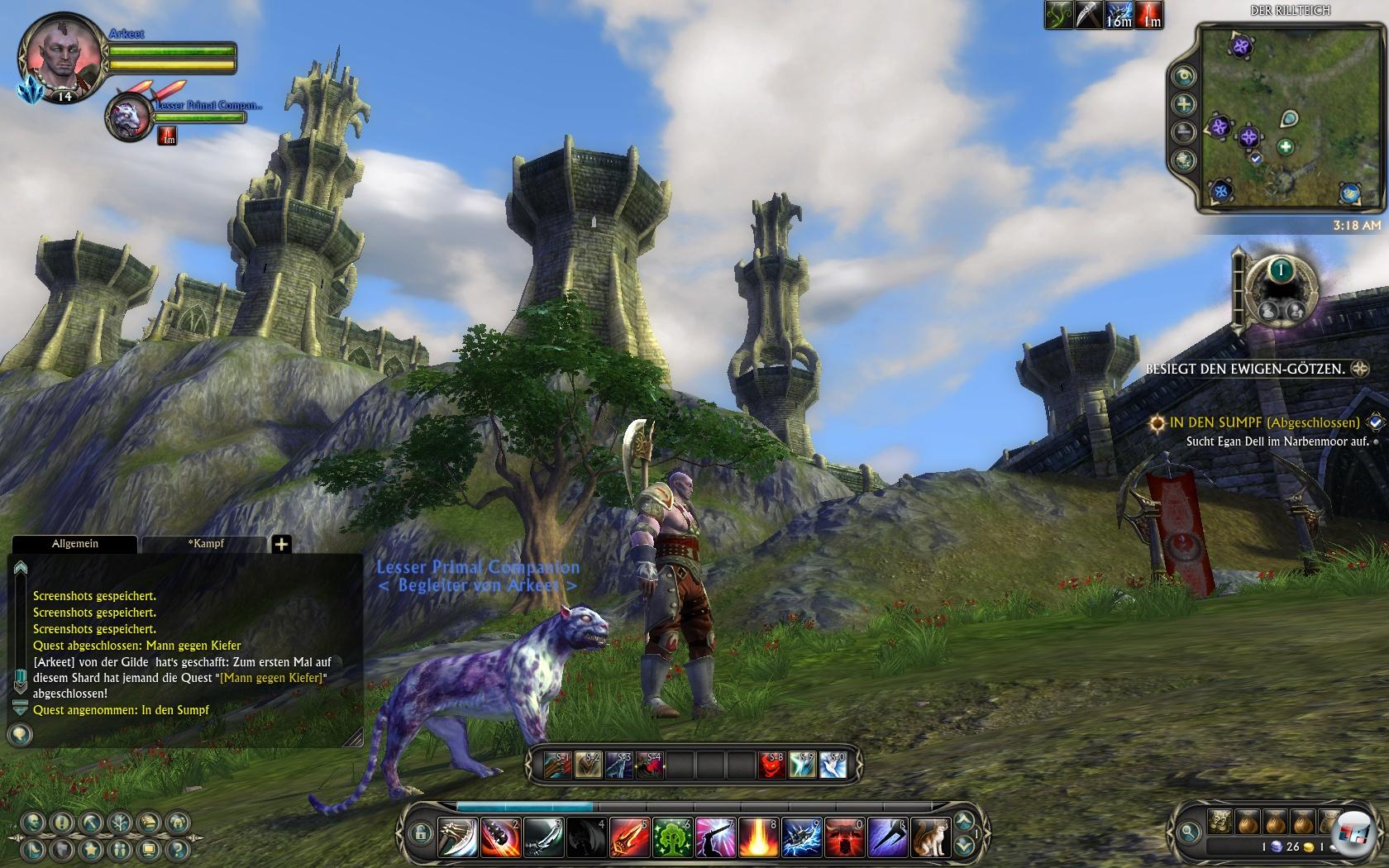Use the fire pillar ability in slot 8
The width and height of the screenshot is (1389, 868).
point(758,837)
